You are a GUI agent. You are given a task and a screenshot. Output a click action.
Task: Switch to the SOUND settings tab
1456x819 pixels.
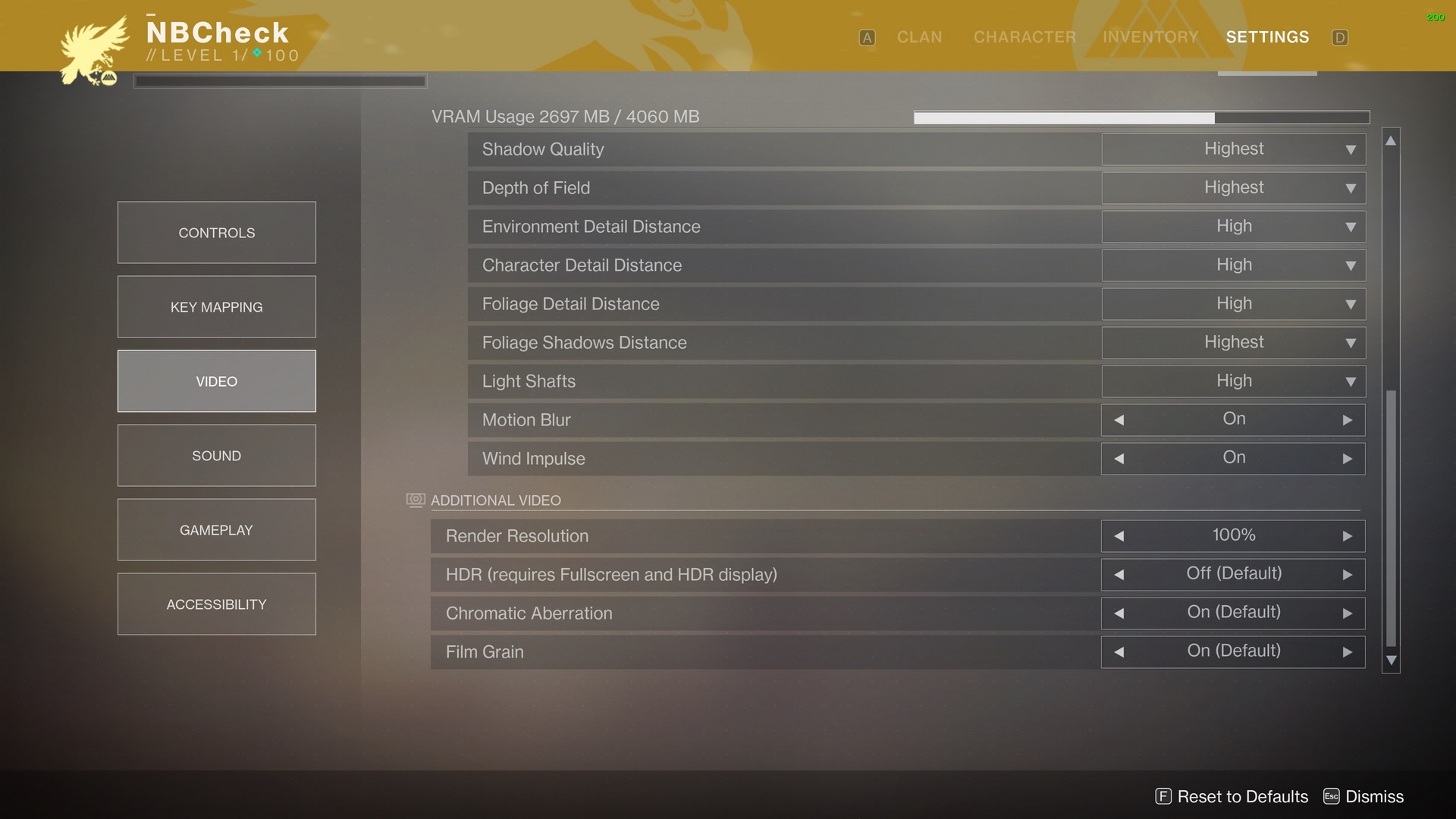(x=216, y=455)
